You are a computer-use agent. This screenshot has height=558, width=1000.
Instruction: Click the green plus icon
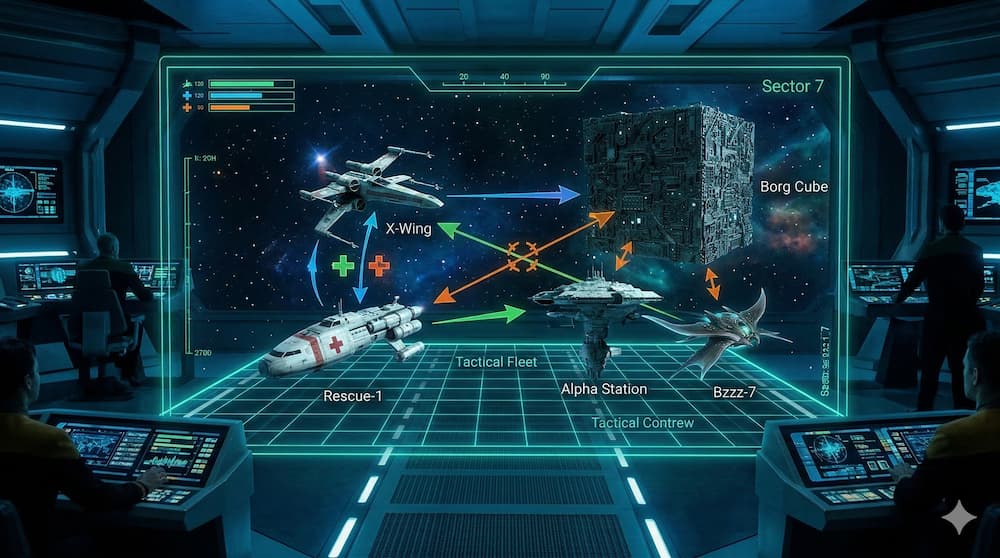[343, 266]
